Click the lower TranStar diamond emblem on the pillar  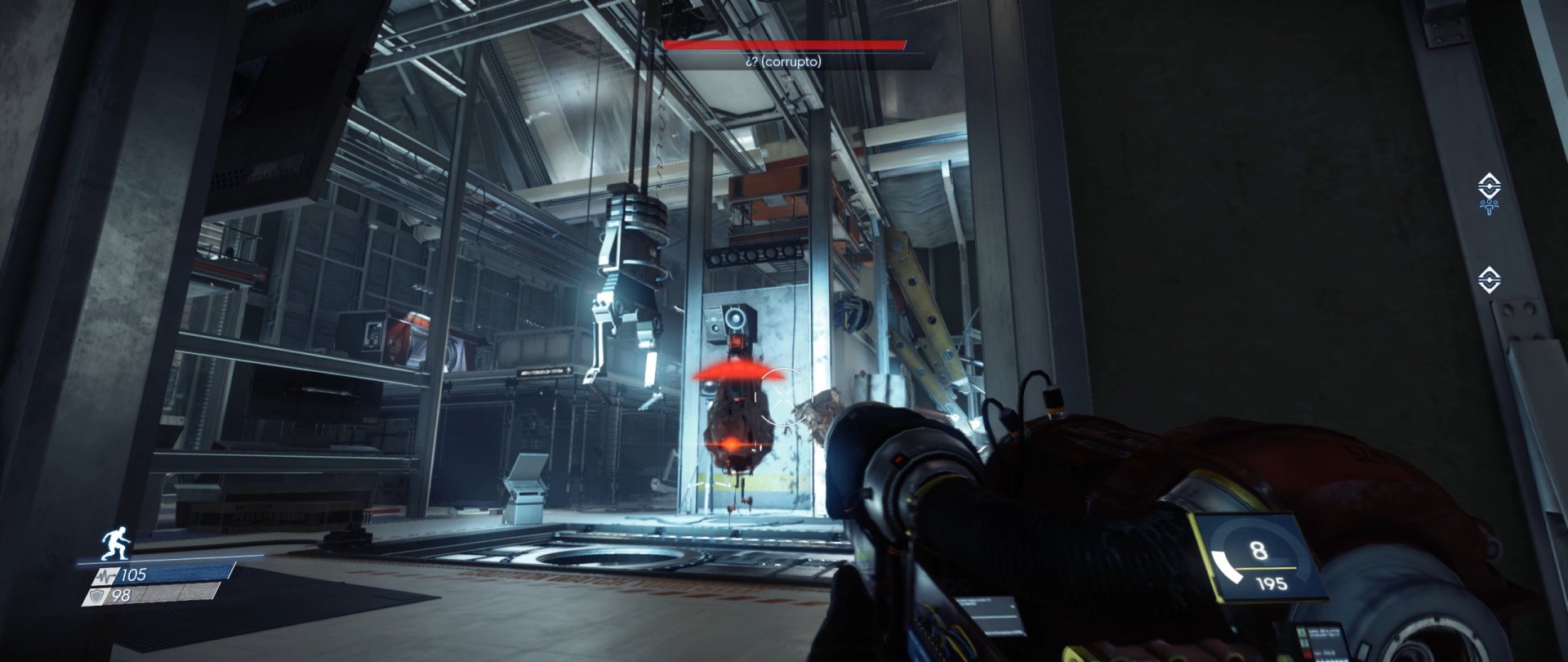pyautogui.click(x=1489, y=280)
